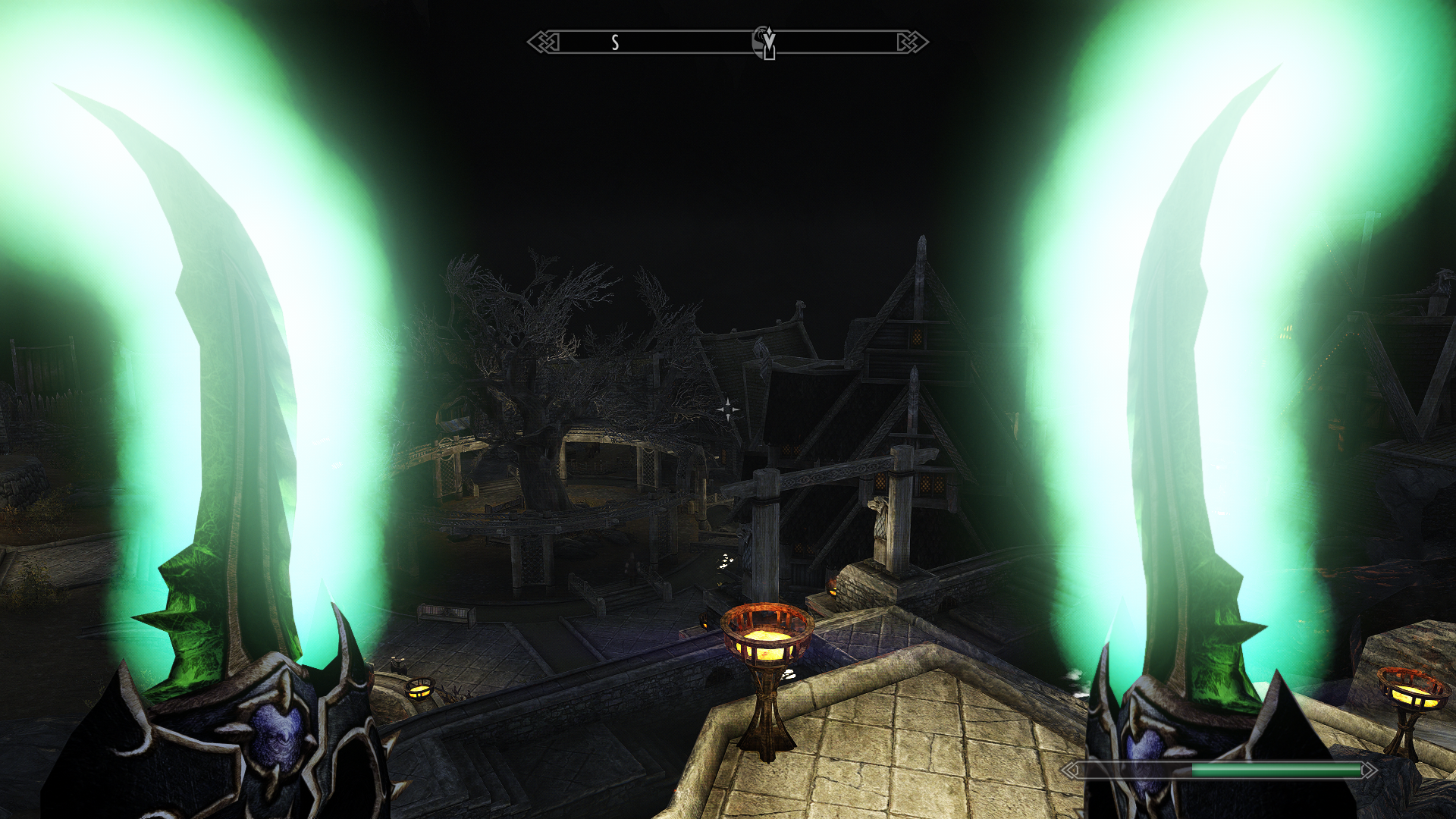Click the quest marker on the compass
Screen dimensions: 1456x819
(765, 42)
